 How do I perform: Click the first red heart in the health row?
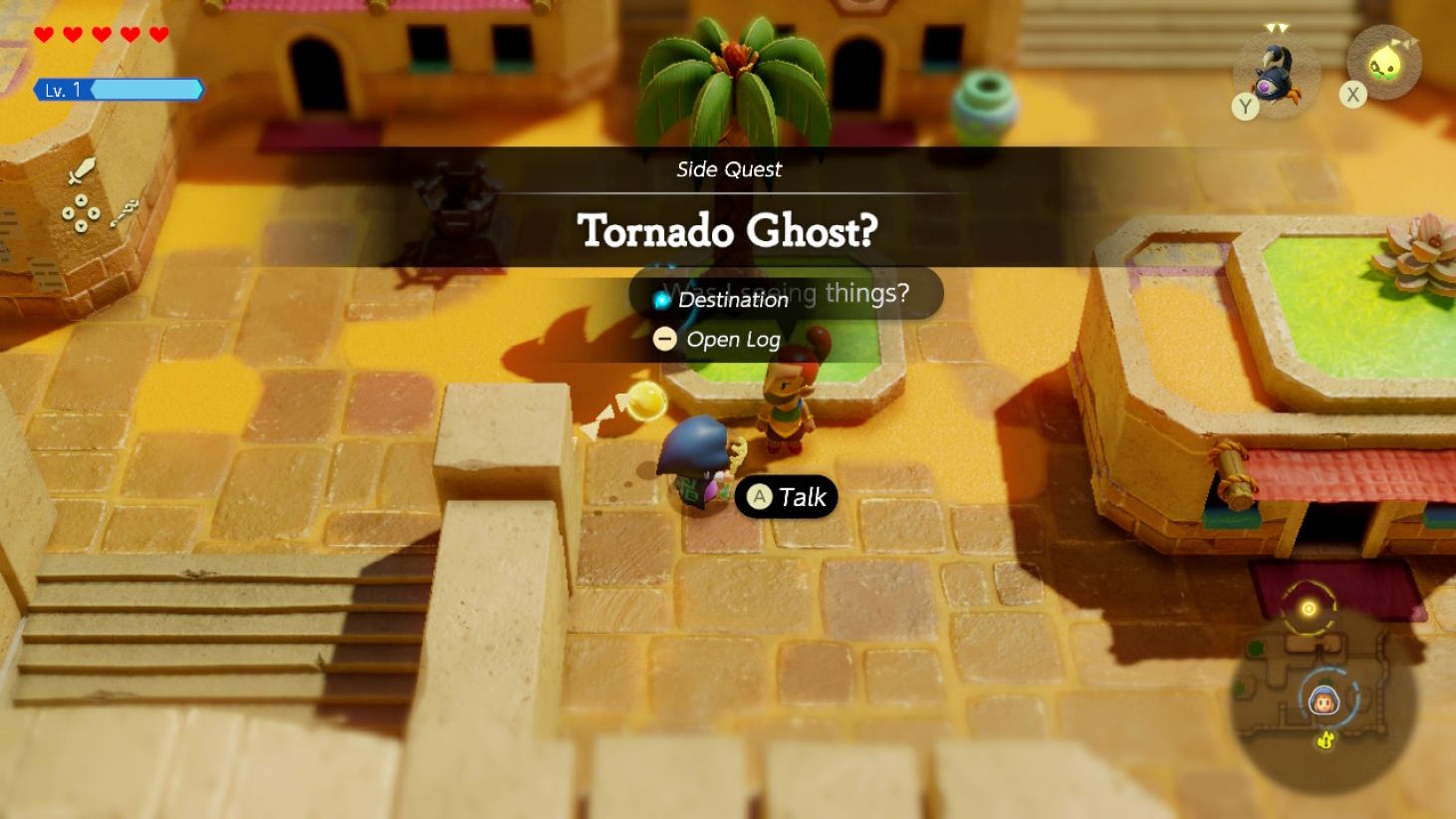pos(44,32)
